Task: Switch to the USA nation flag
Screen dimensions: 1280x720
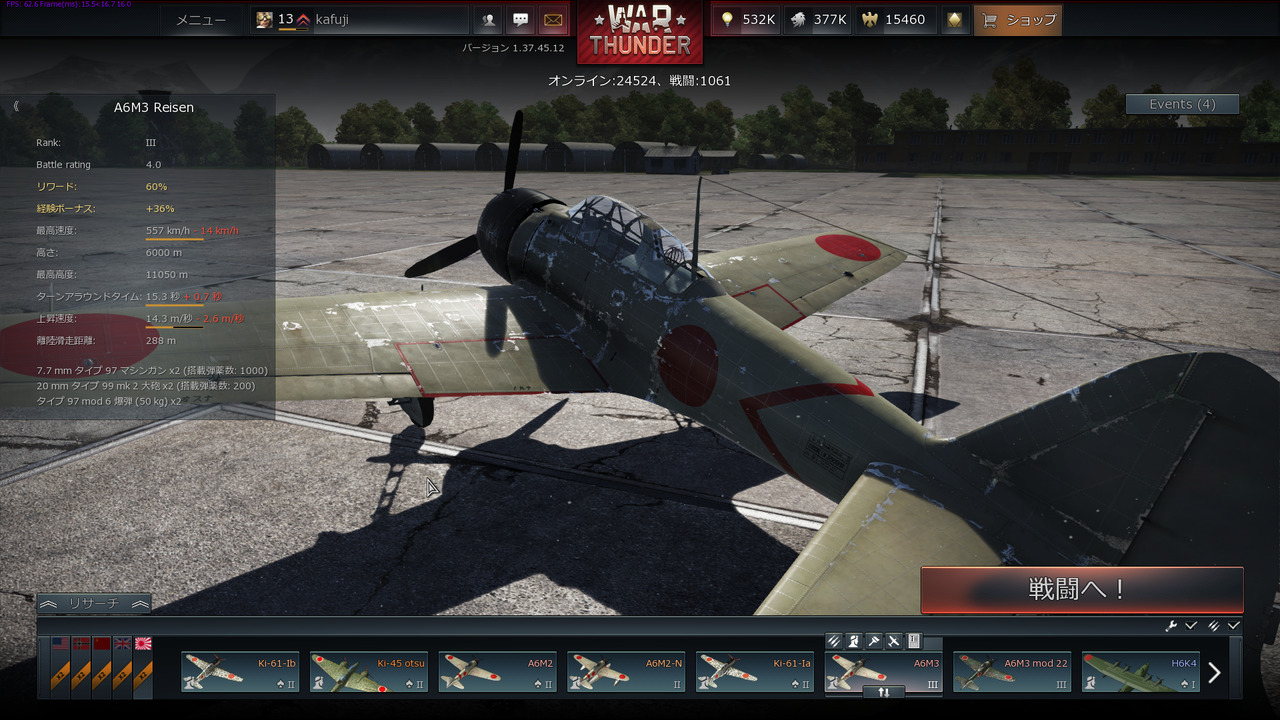Action: point(60,644)
